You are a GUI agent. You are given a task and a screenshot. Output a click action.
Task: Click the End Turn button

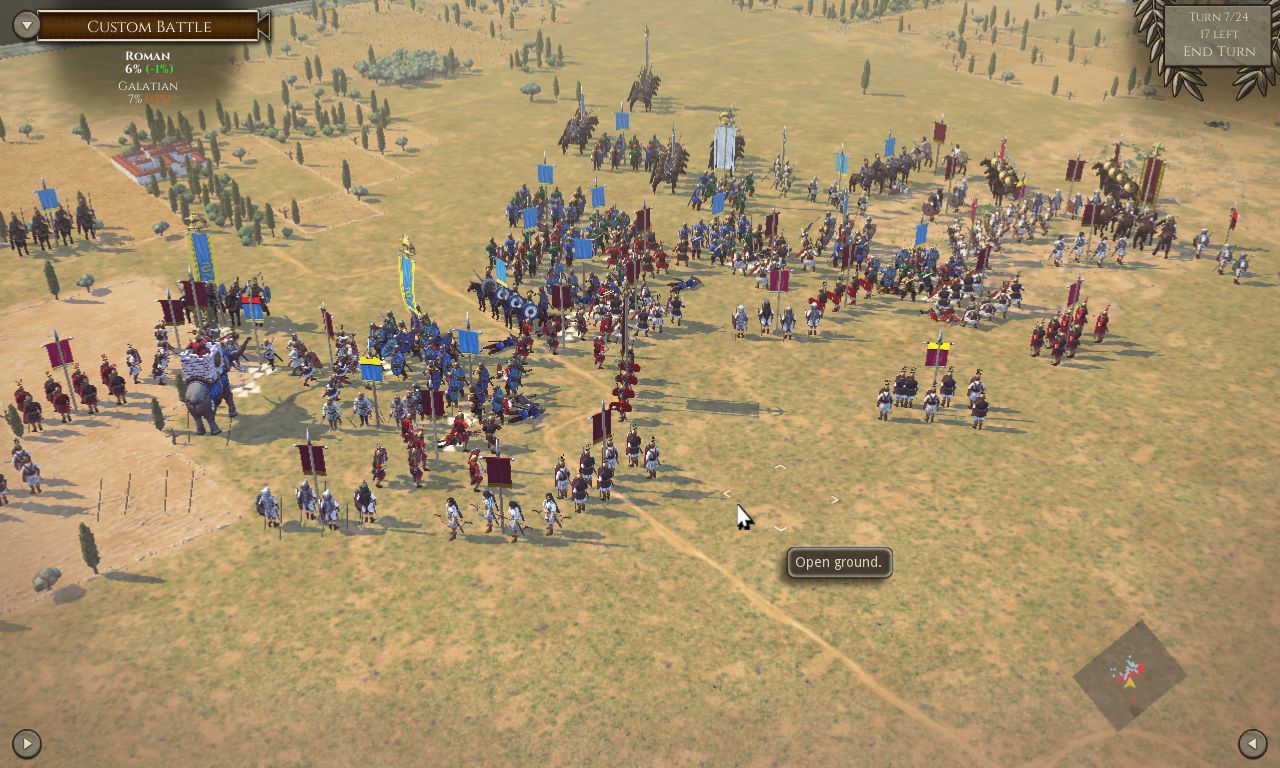click(x=1218, y=52)
